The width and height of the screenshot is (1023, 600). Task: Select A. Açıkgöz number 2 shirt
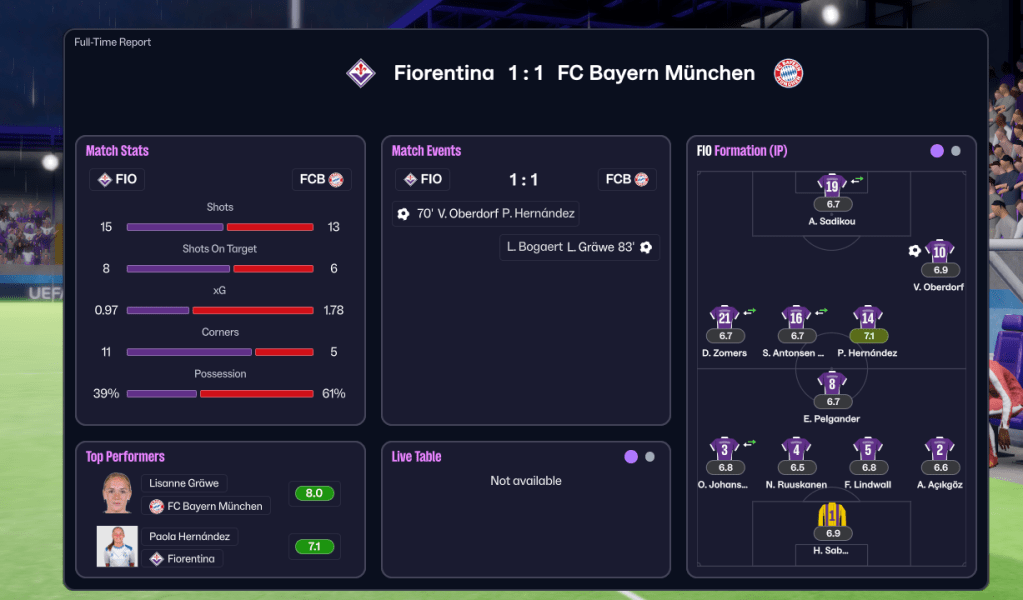939,449
